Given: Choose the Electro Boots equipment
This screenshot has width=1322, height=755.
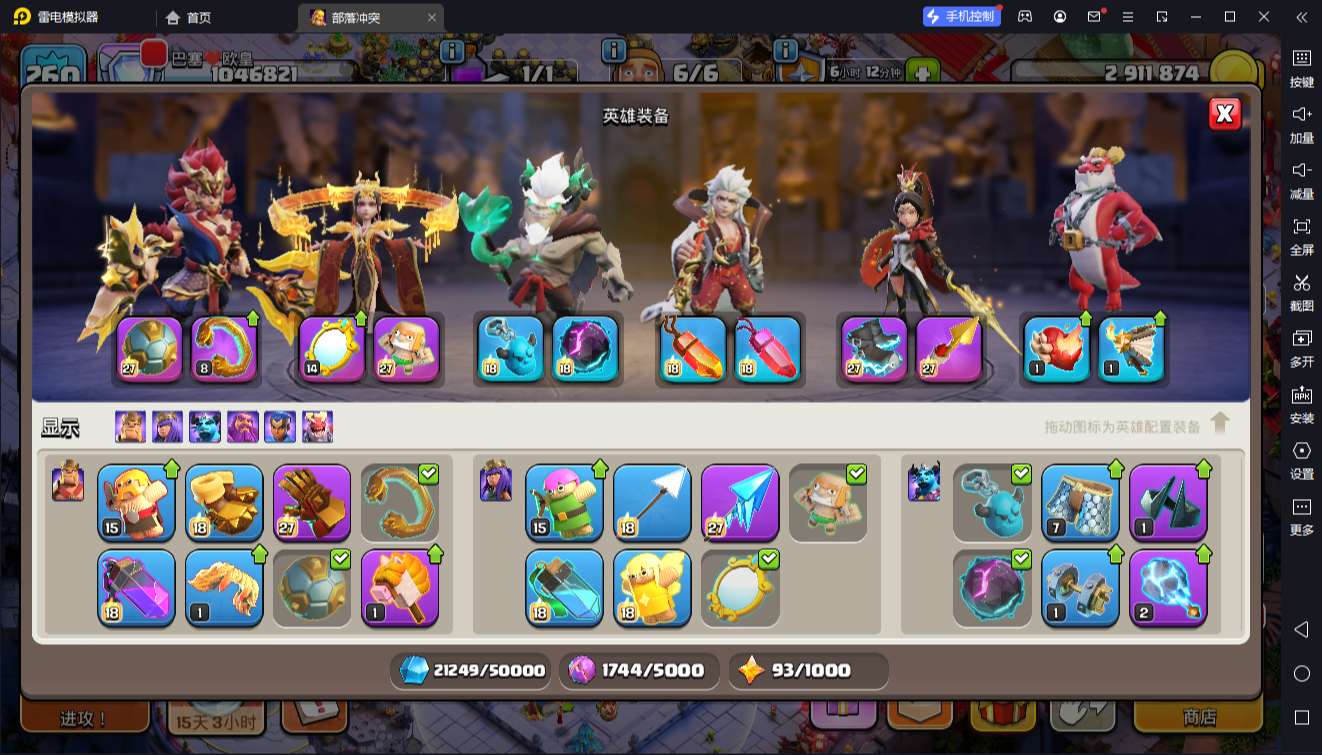Looking at the screenshot, I should tap(1168, 587).
